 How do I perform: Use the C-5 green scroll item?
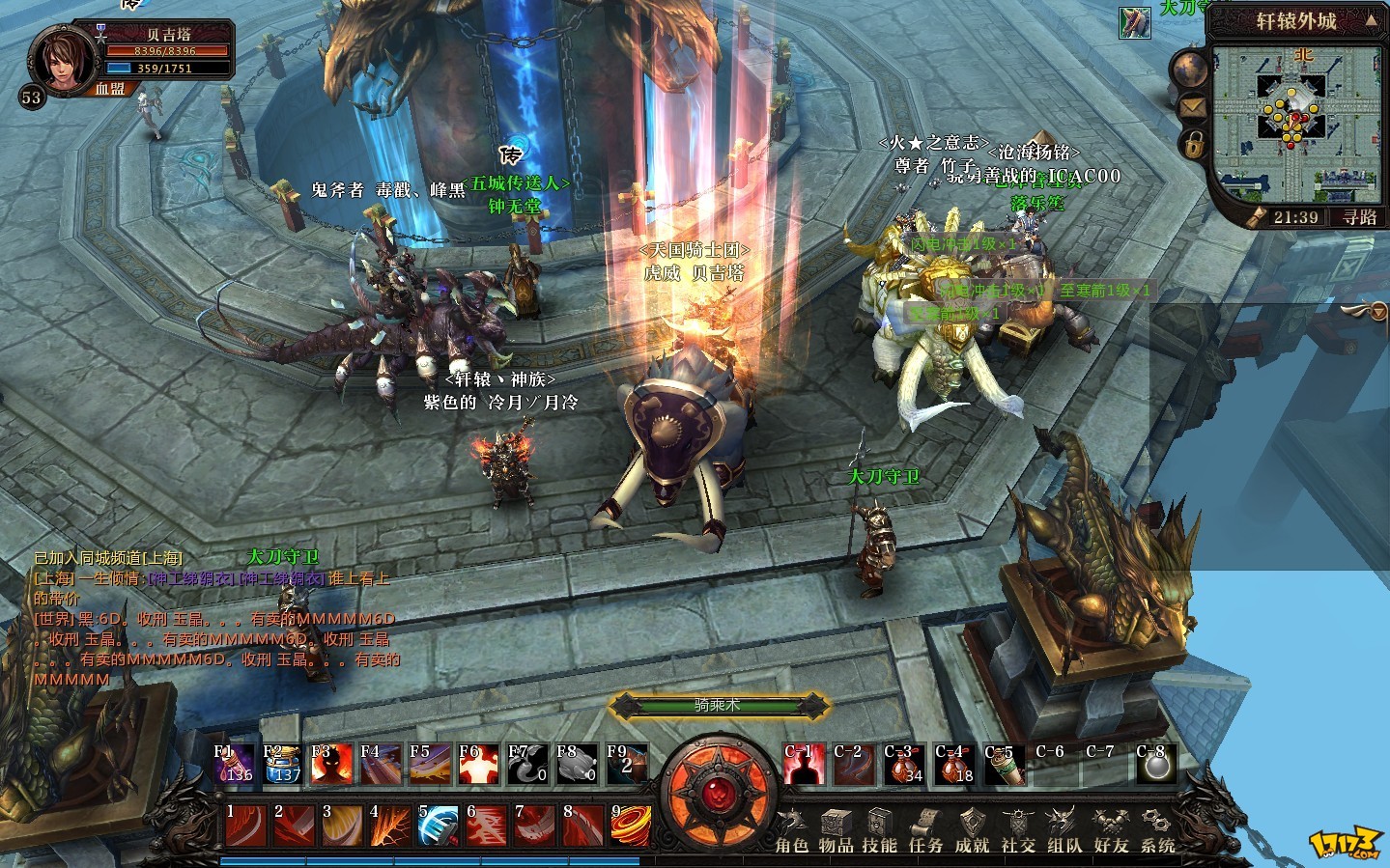coord(1005,765)
